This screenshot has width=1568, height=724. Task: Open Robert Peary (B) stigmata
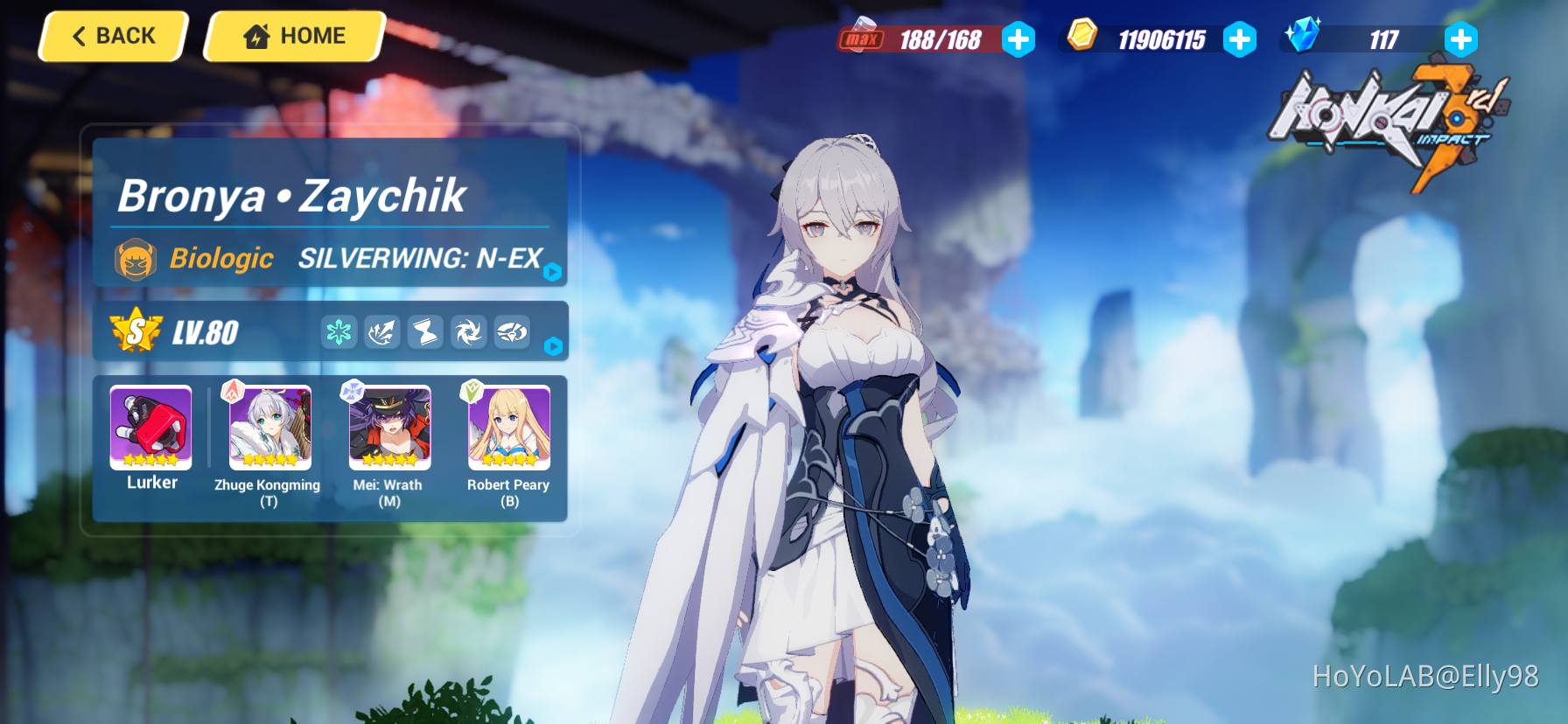pos(508,428)
